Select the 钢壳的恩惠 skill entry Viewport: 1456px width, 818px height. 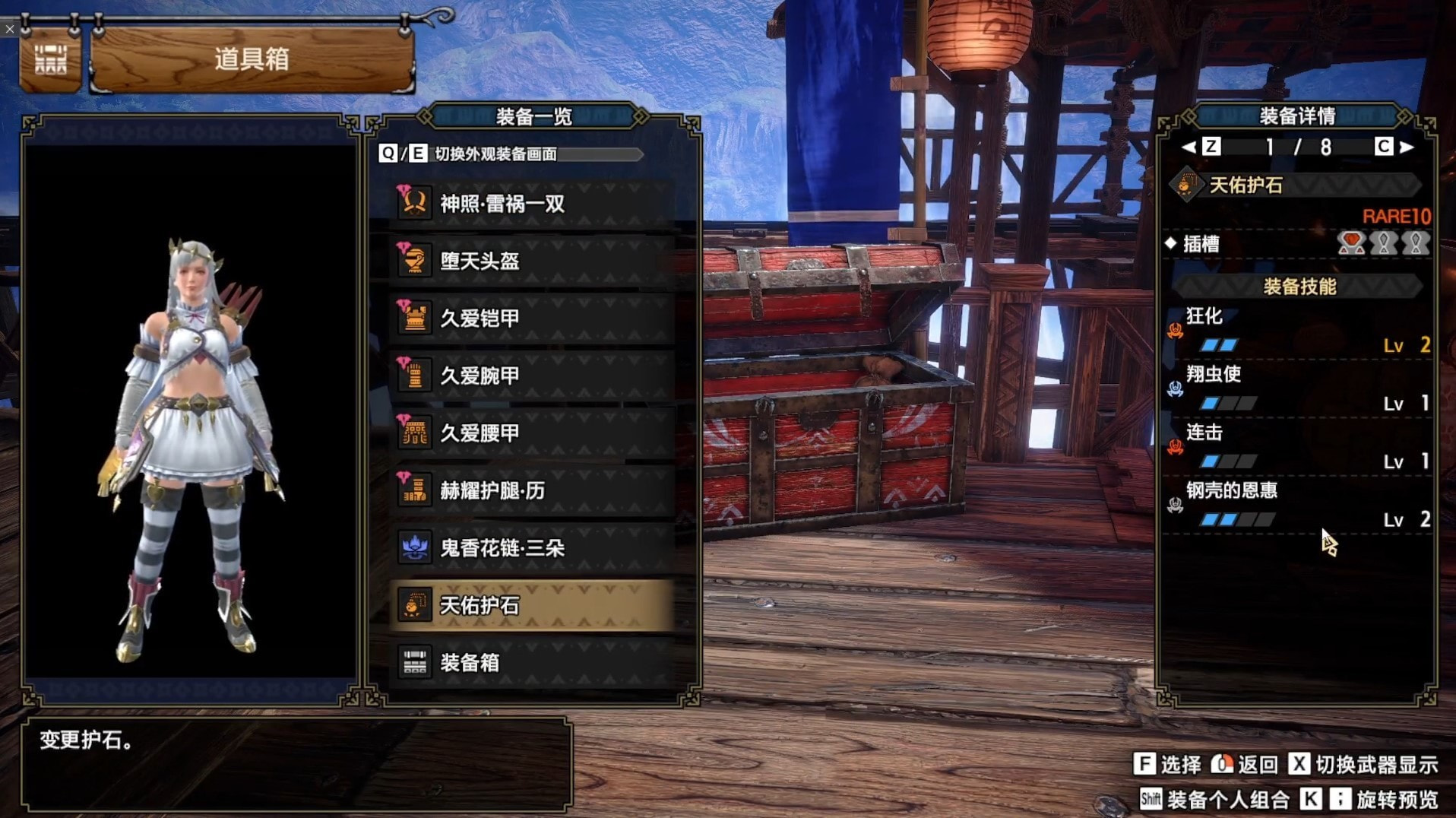[x=1298, y=505]
